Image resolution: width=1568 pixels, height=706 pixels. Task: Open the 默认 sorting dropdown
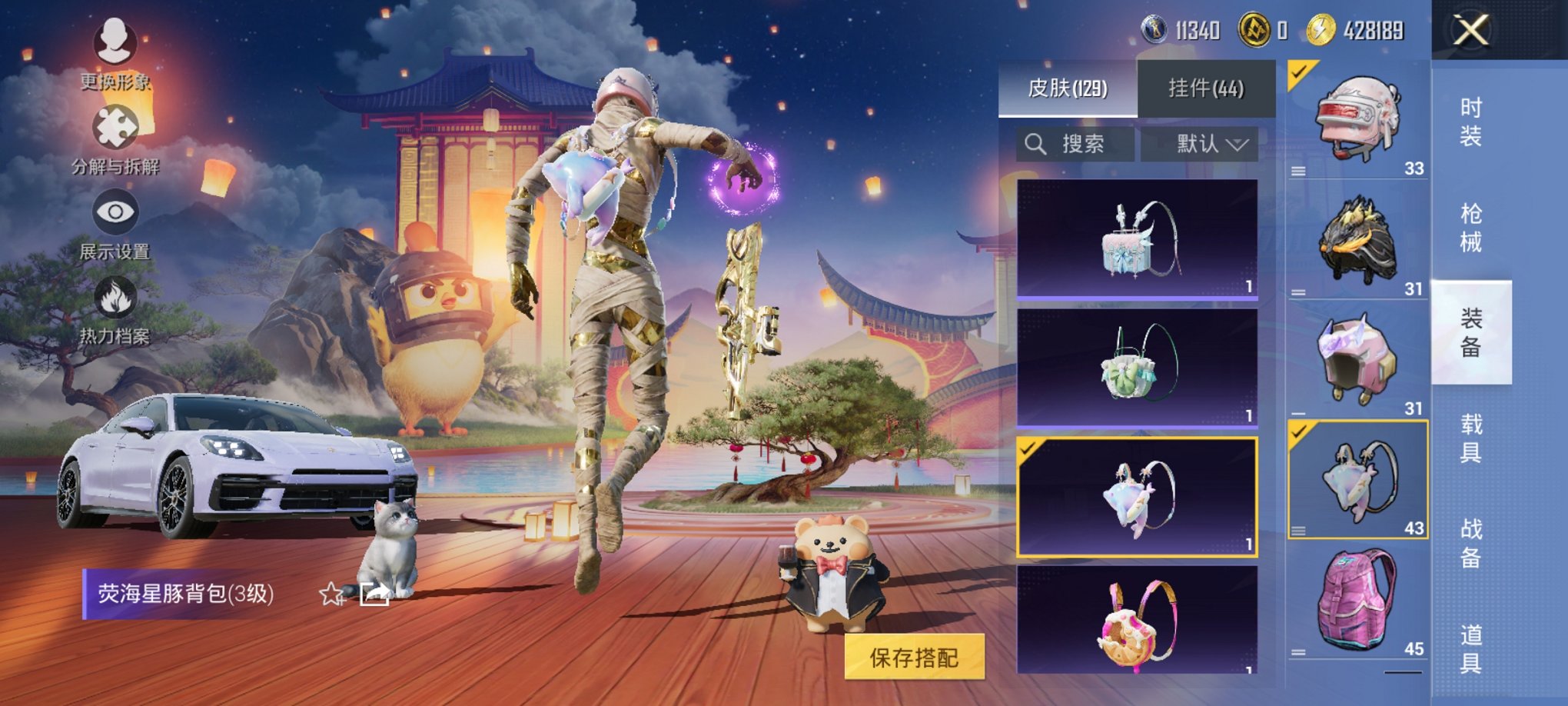(x=1202, y=145)
